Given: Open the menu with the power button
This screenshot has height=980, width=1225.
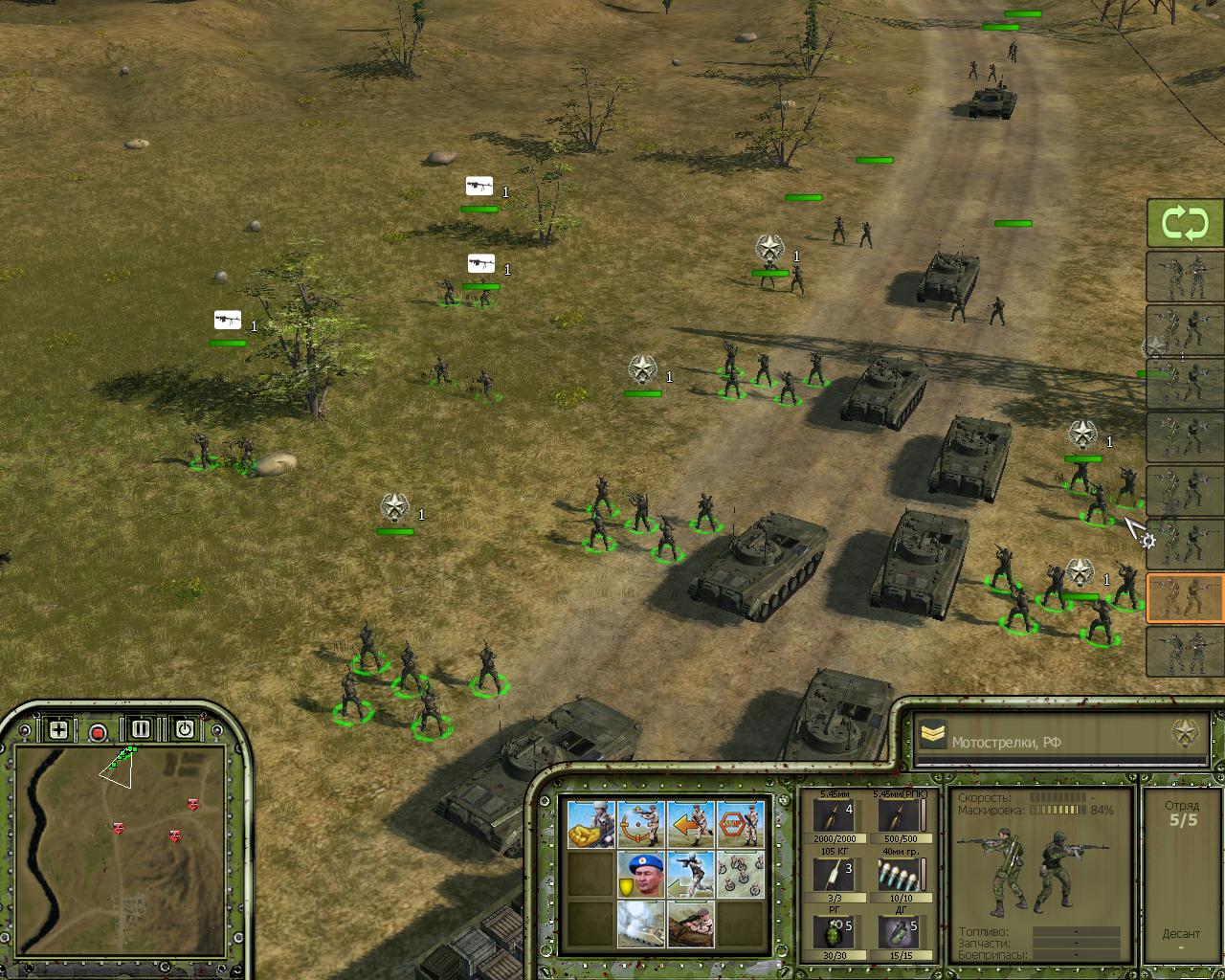Looking at the screenshot, I should [x=185, y=729].
